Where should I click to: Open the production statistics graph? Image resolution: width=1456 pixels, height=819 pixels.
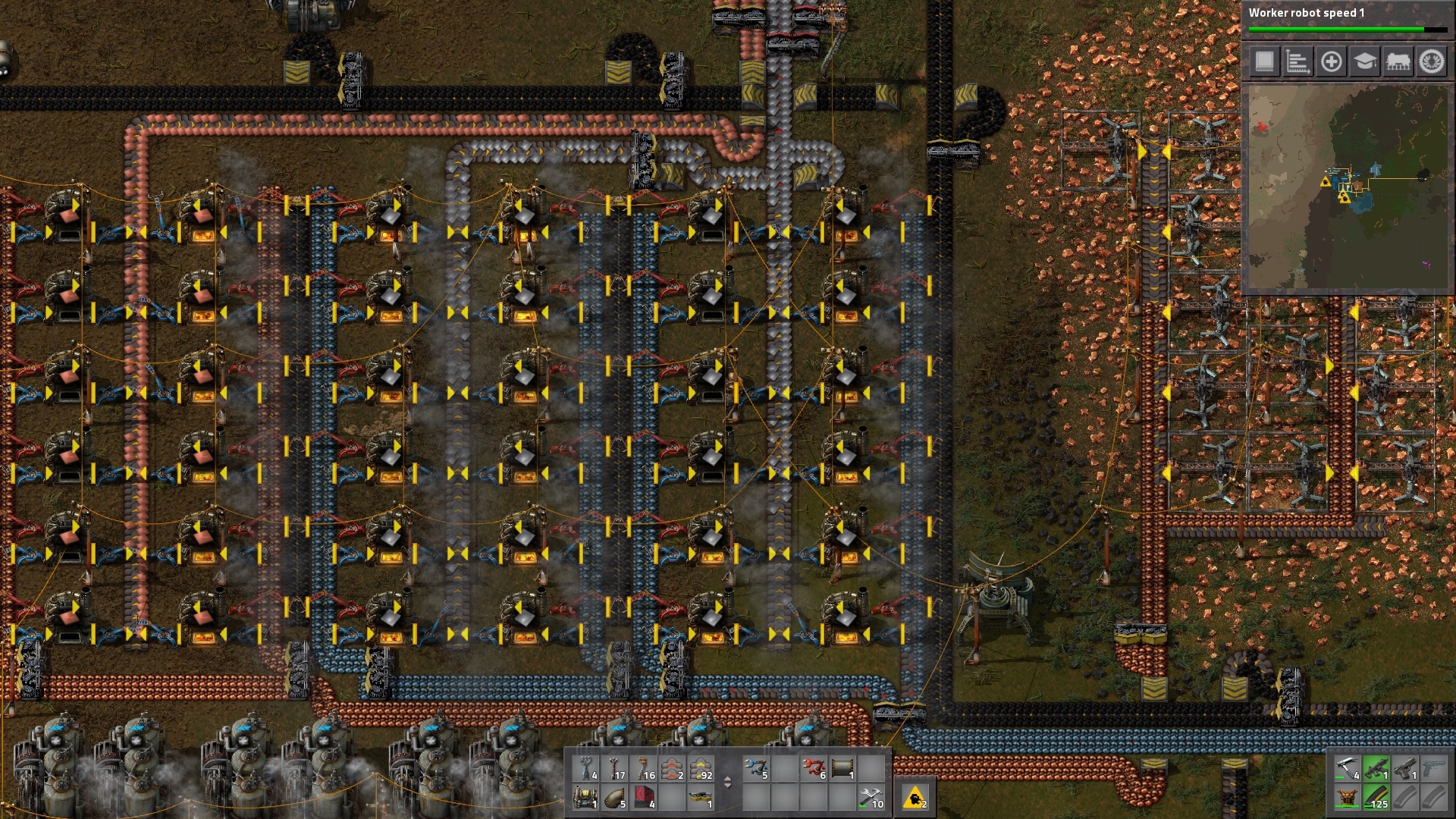pos(1298,62)
